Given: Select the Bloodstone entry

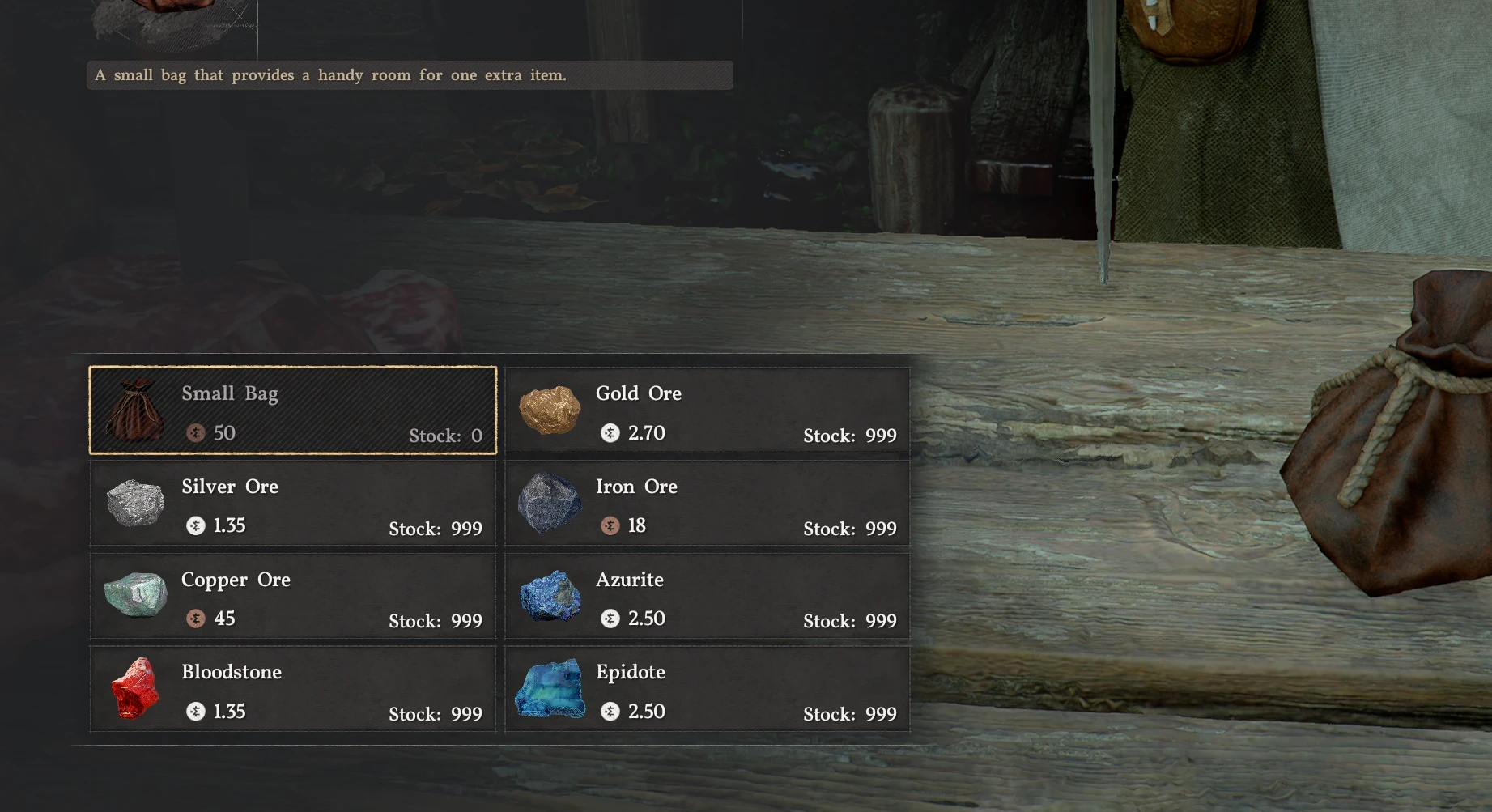Looking at the screenshot, I should tap(292, 690).
